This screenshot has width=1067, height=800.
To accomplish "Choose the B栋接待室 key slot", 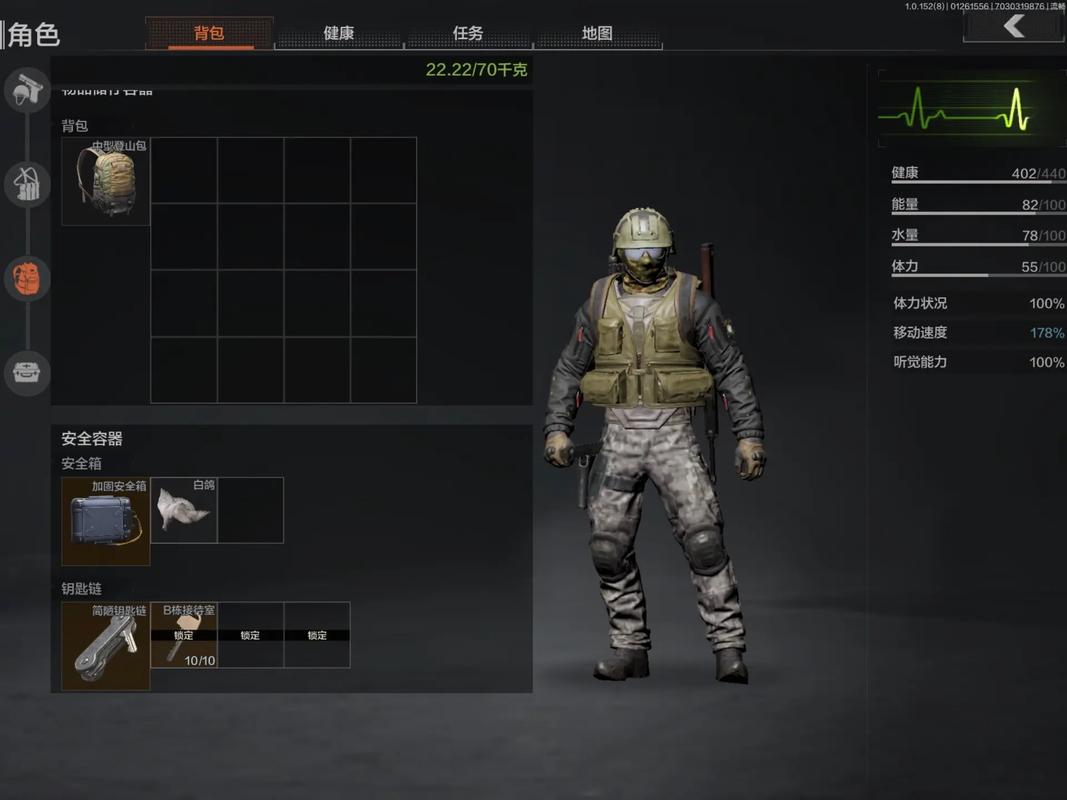I will tap(184, 635).
